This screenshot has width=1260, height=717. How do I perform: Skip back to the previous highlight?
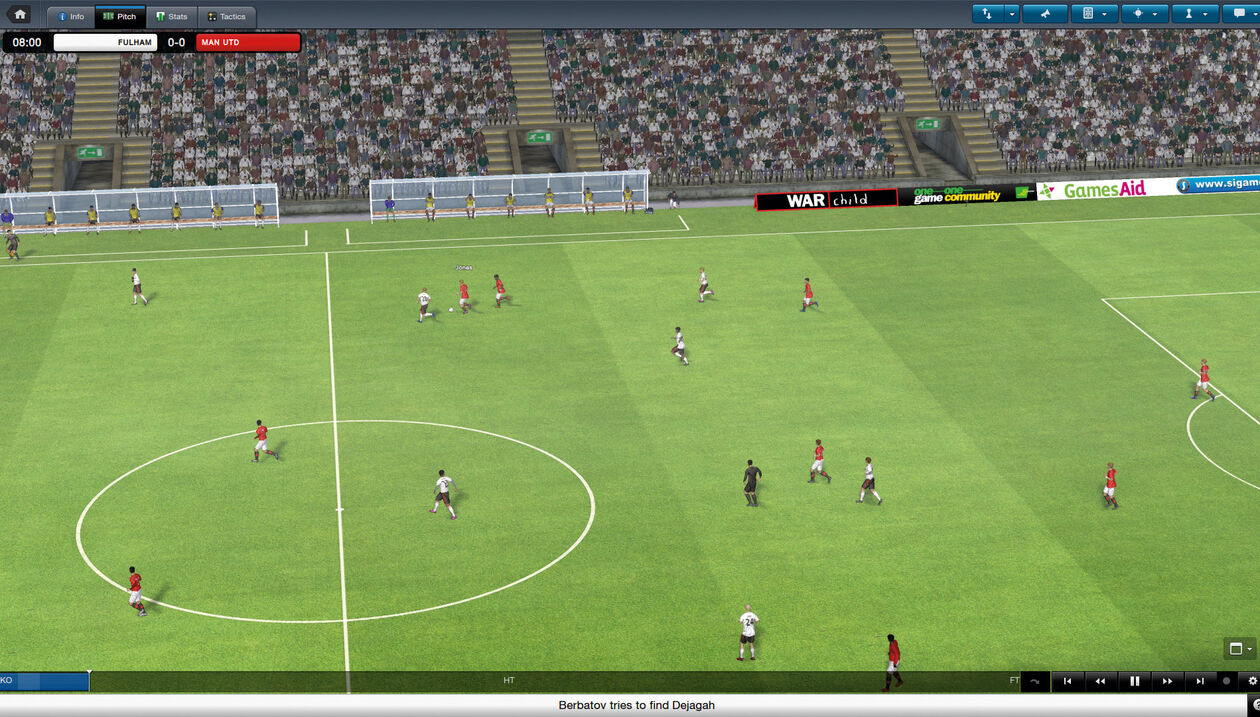pos(1067,681)
